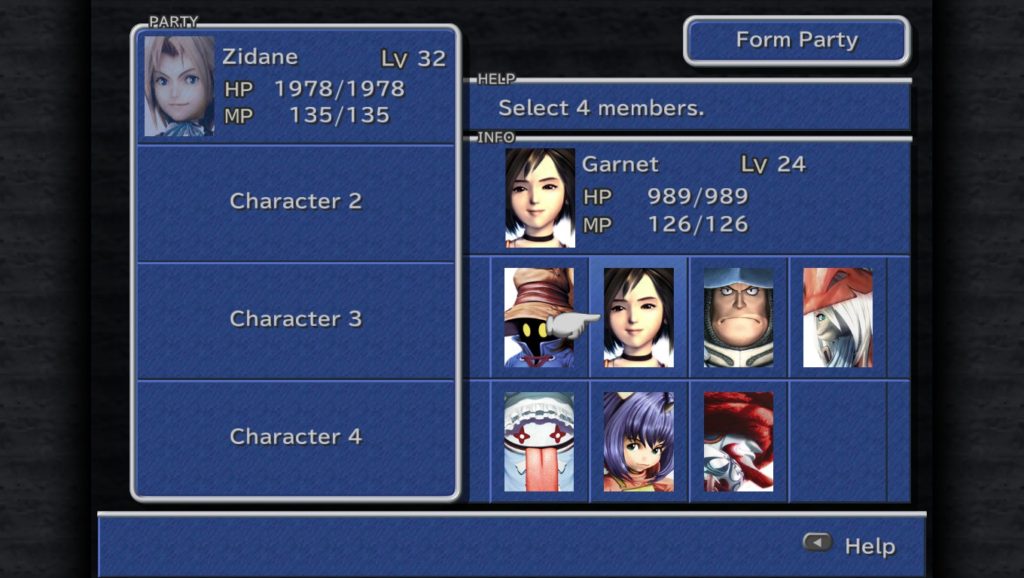
Task: Select the Character 3 party slot
Action: click(296, 319)
